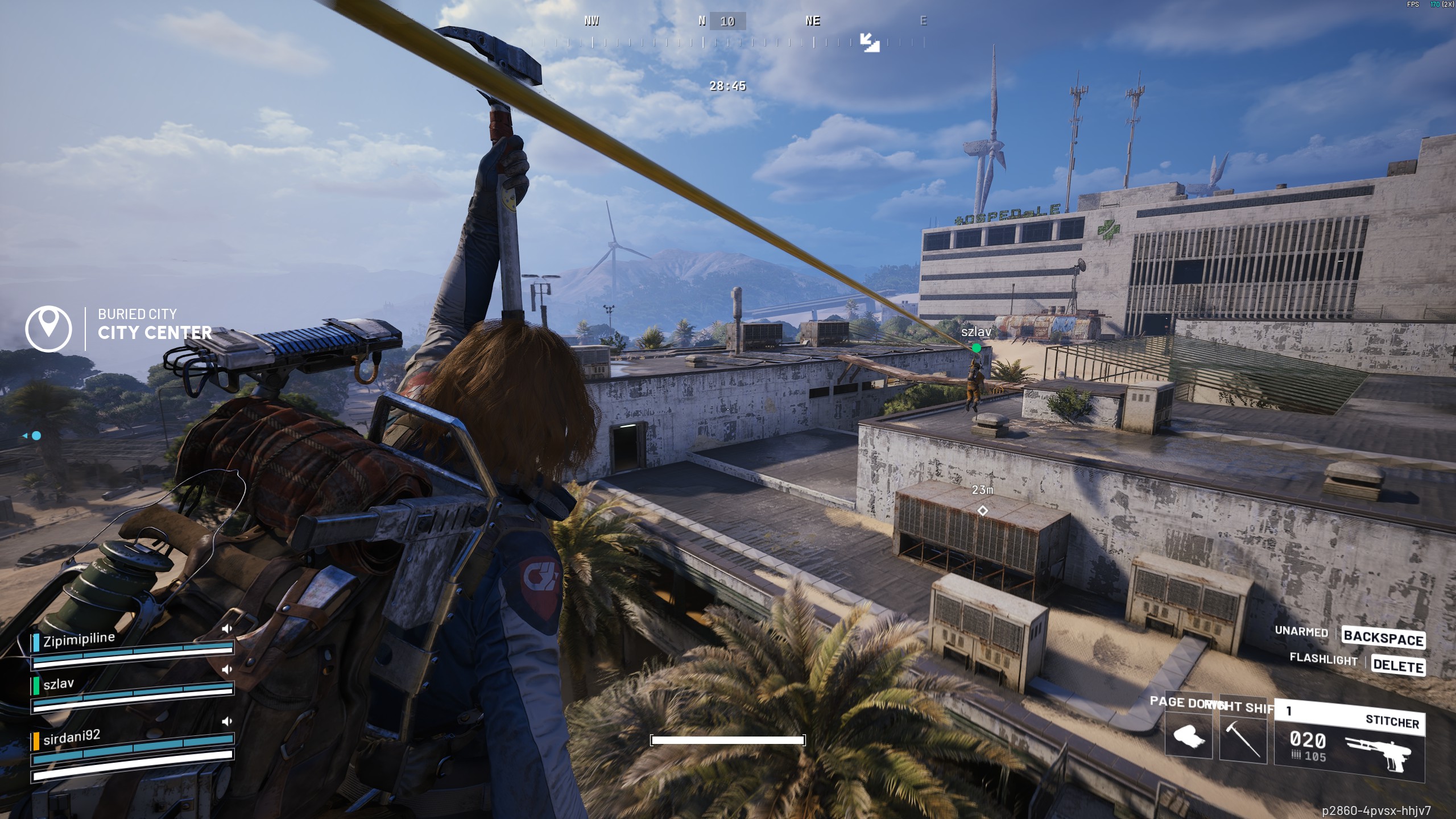Click the Buried City location pin icon
The height and width of the screenshot is (819, 1456).
coord(48,328)
